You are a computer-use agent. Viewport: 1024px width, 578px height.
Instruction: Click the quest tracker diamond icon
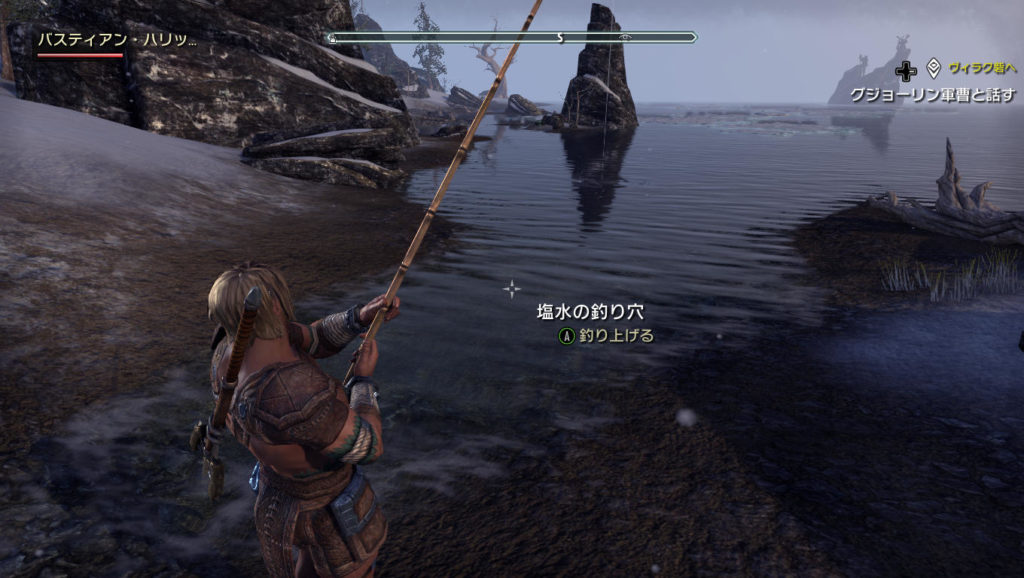click(x=933, y=68)
